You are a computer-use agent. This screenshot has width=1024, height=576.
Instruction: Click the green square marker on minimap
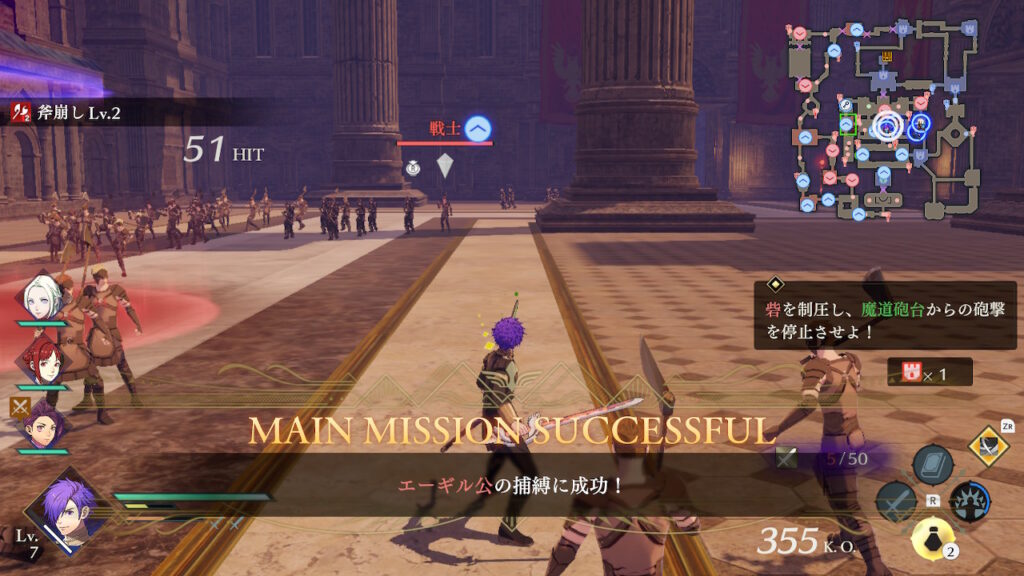(848, 125)
